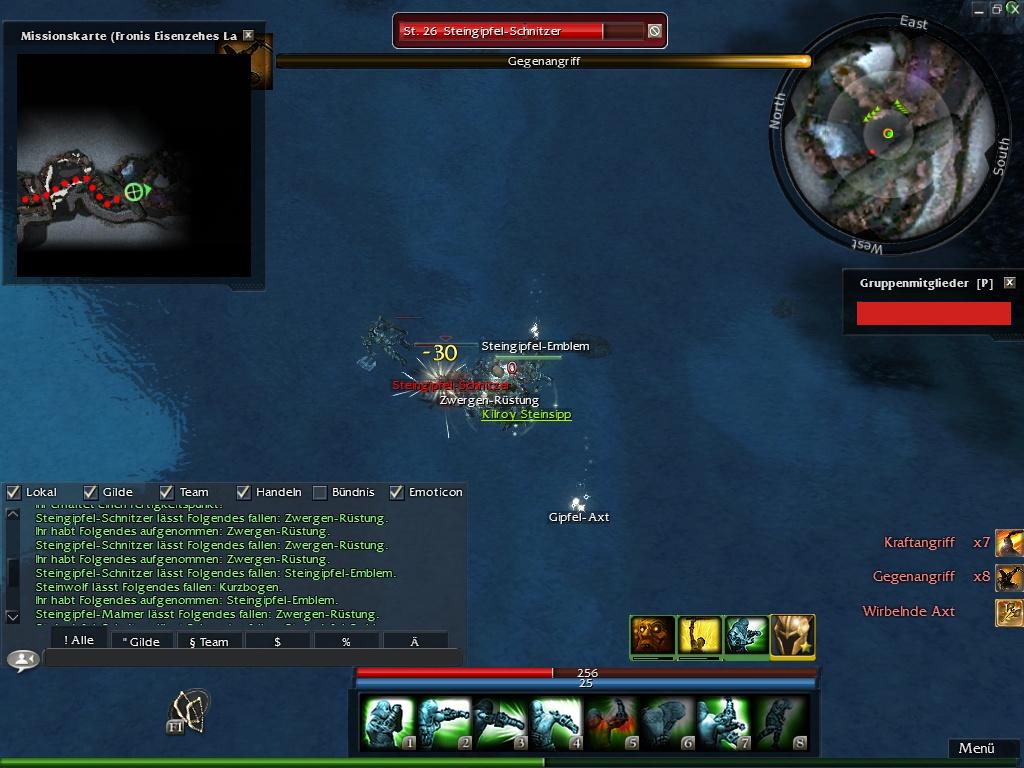Switch to the Alle chat channel tab
The image size is (1024, 768).
(78, 641)
